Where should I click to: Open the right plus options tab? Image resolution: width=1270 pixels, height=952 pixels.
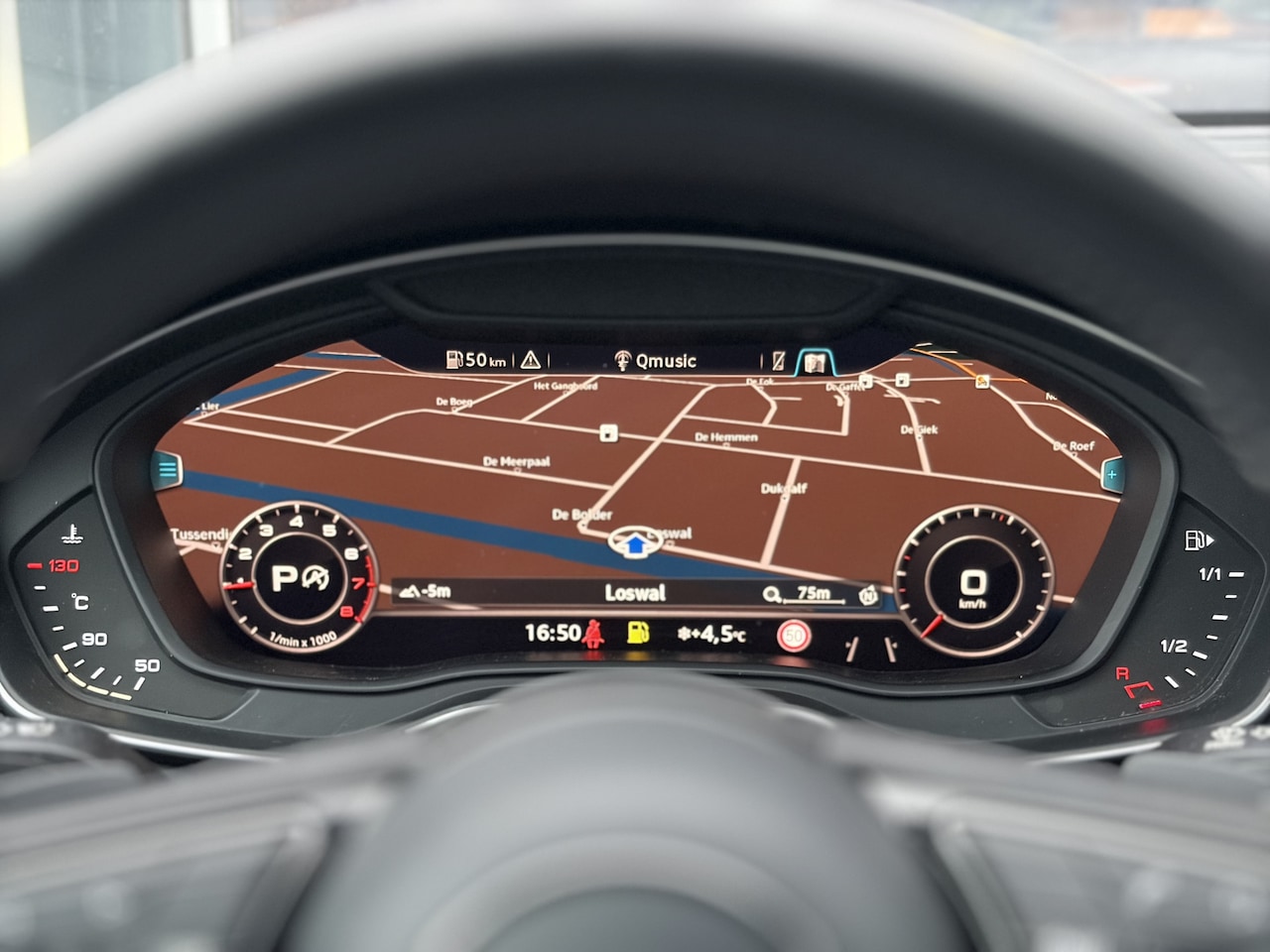pyautogui.click(x=1111, y=475)
